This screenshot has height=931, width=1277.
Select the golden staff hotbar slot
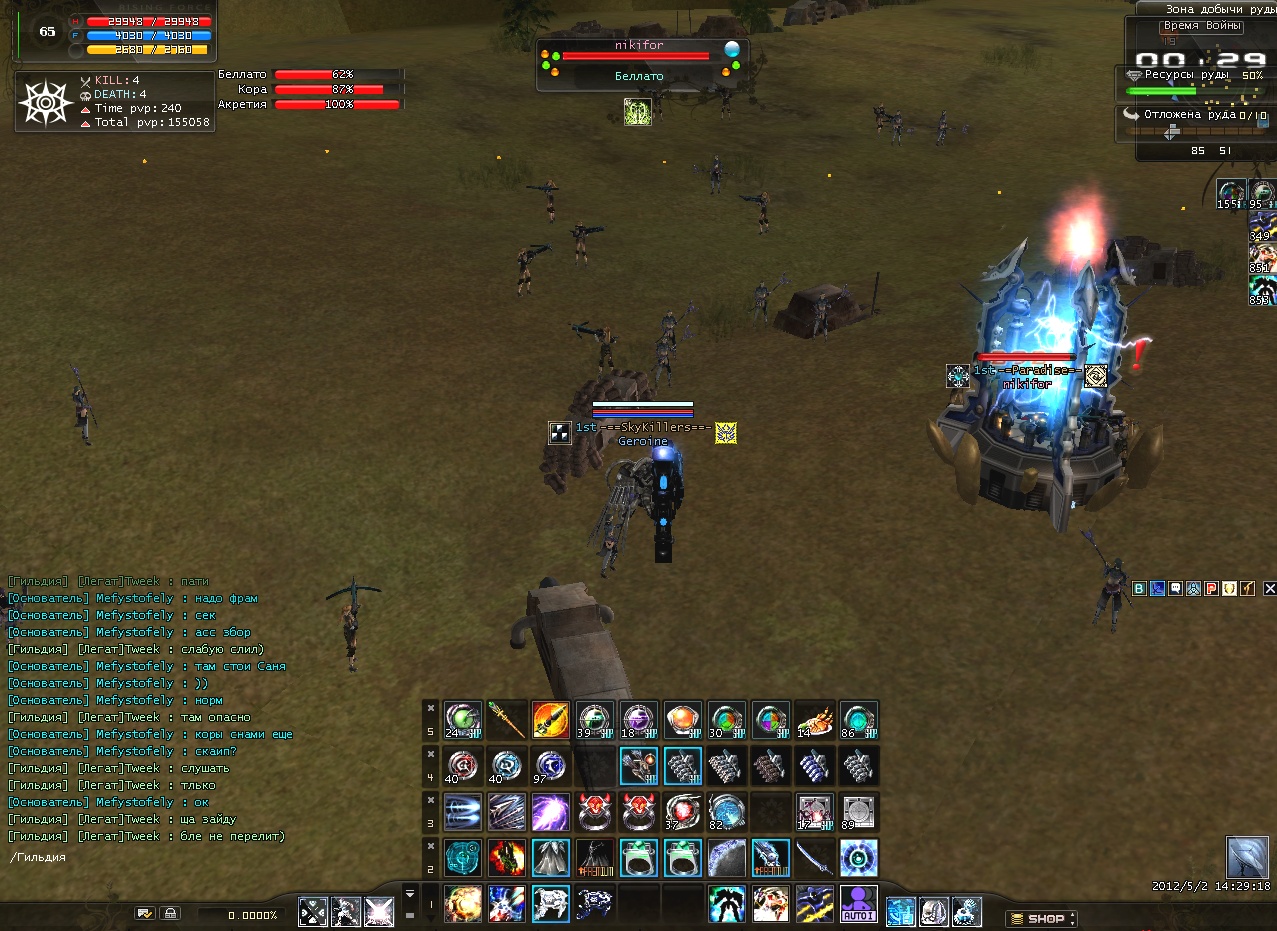coord(507,720)
